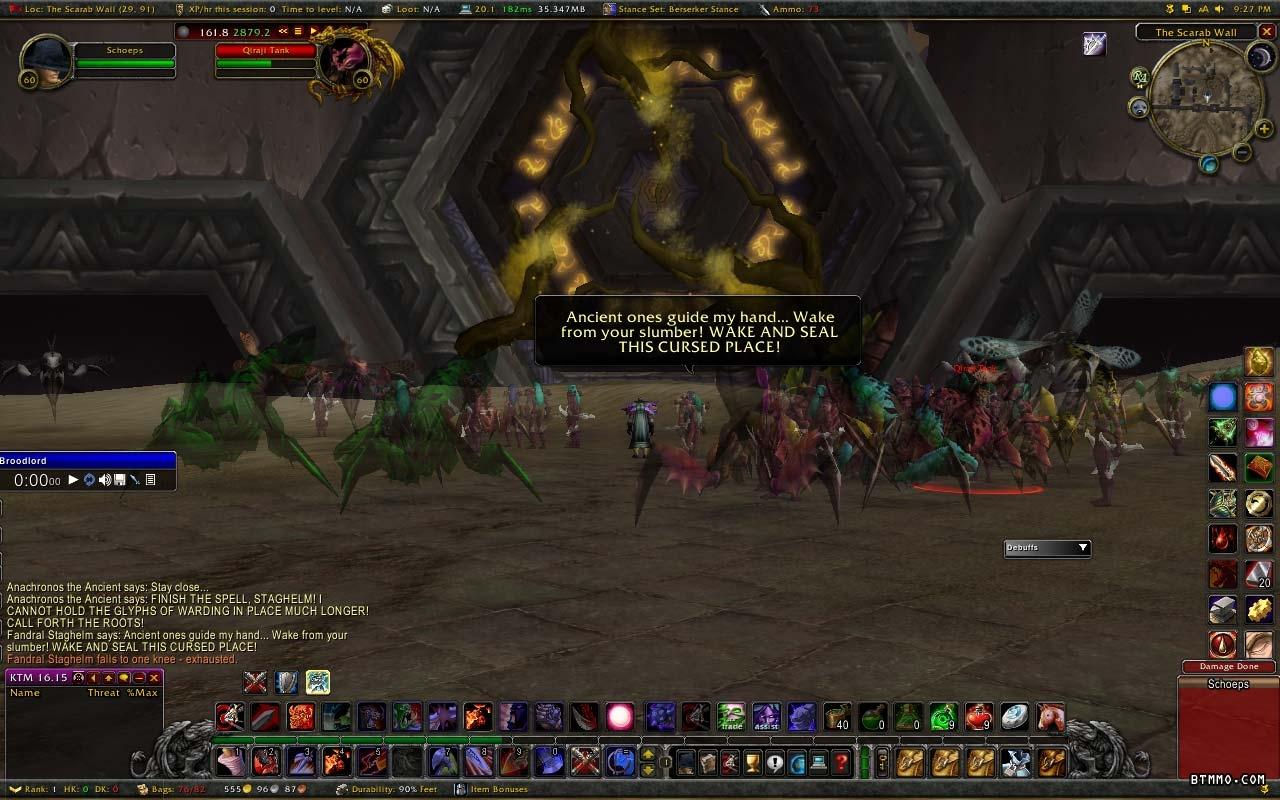Click the Damage Done meter header
The width and height of the screenshot is (1280, 800).
click(1228, 666)
